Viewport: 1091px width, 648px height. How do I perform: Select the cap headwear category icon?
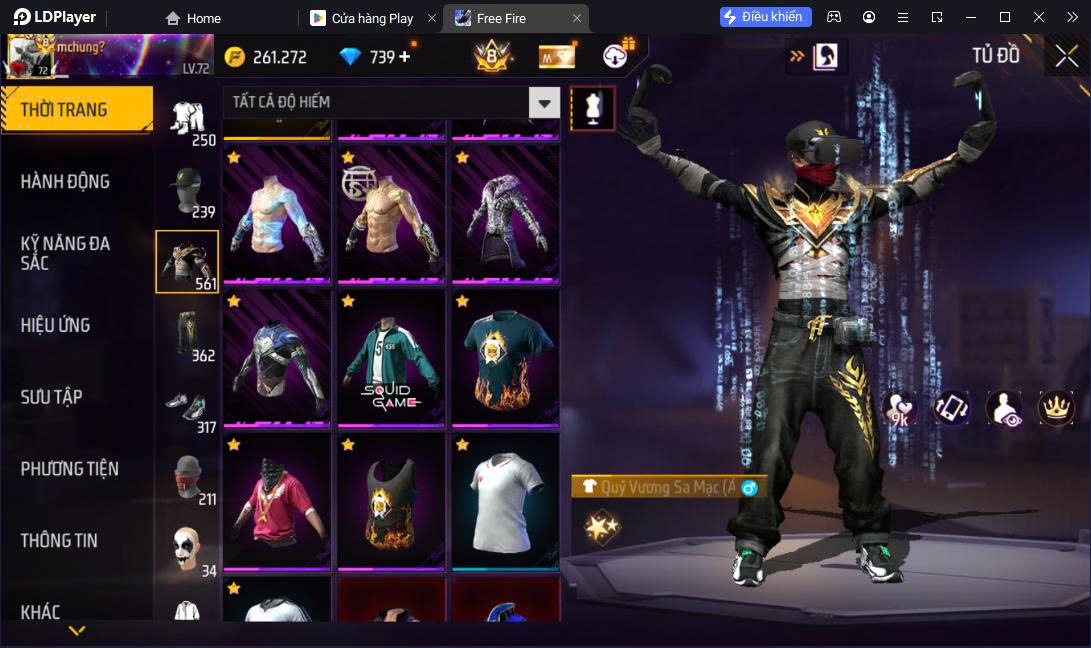click(x=188, y=190)
